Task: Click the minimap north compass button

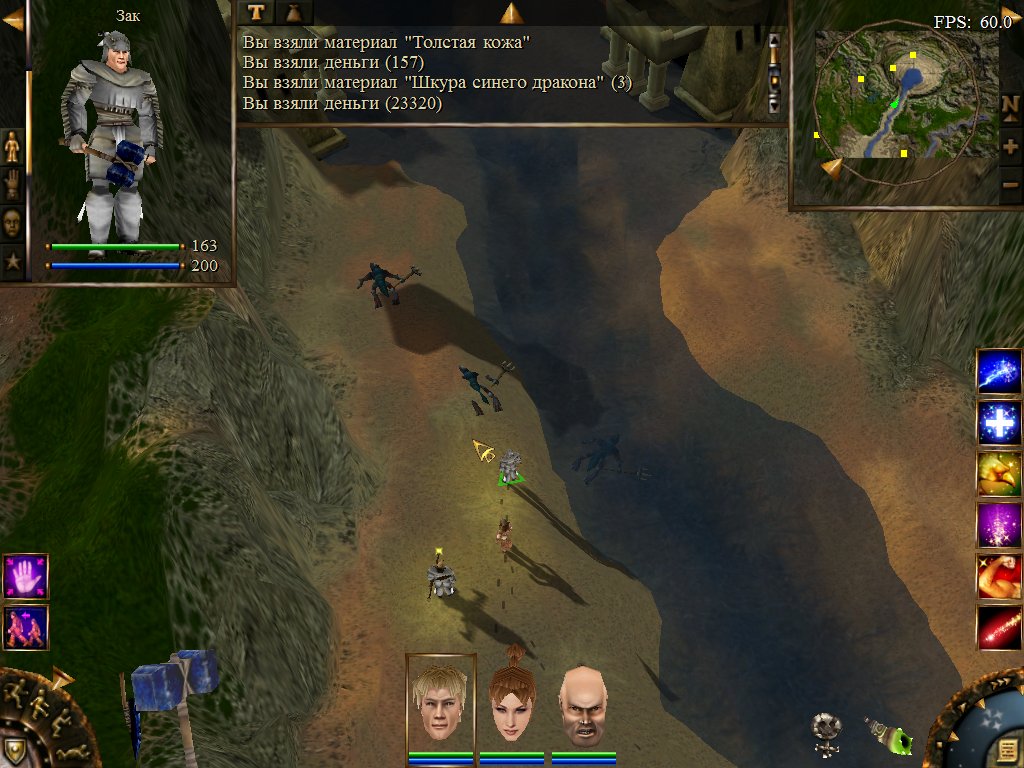Action: pyautogui.click(x=1010, y=105)
